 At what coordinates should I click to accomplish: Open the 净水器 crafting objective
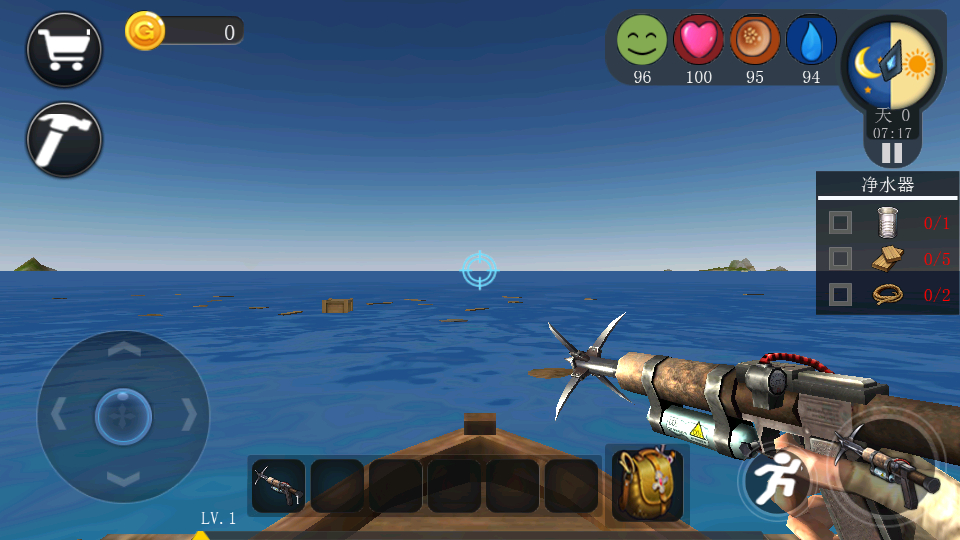887,185
